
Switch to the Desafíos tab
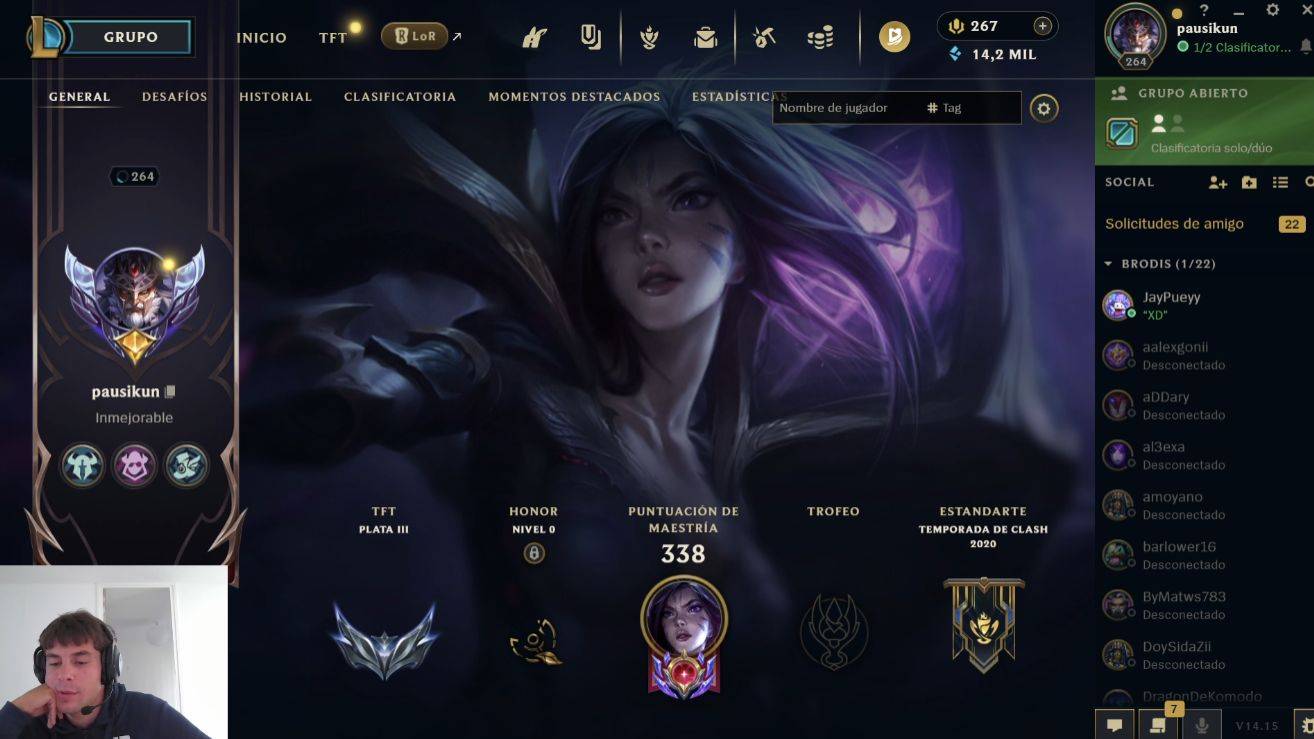click(x=174, y=97)
